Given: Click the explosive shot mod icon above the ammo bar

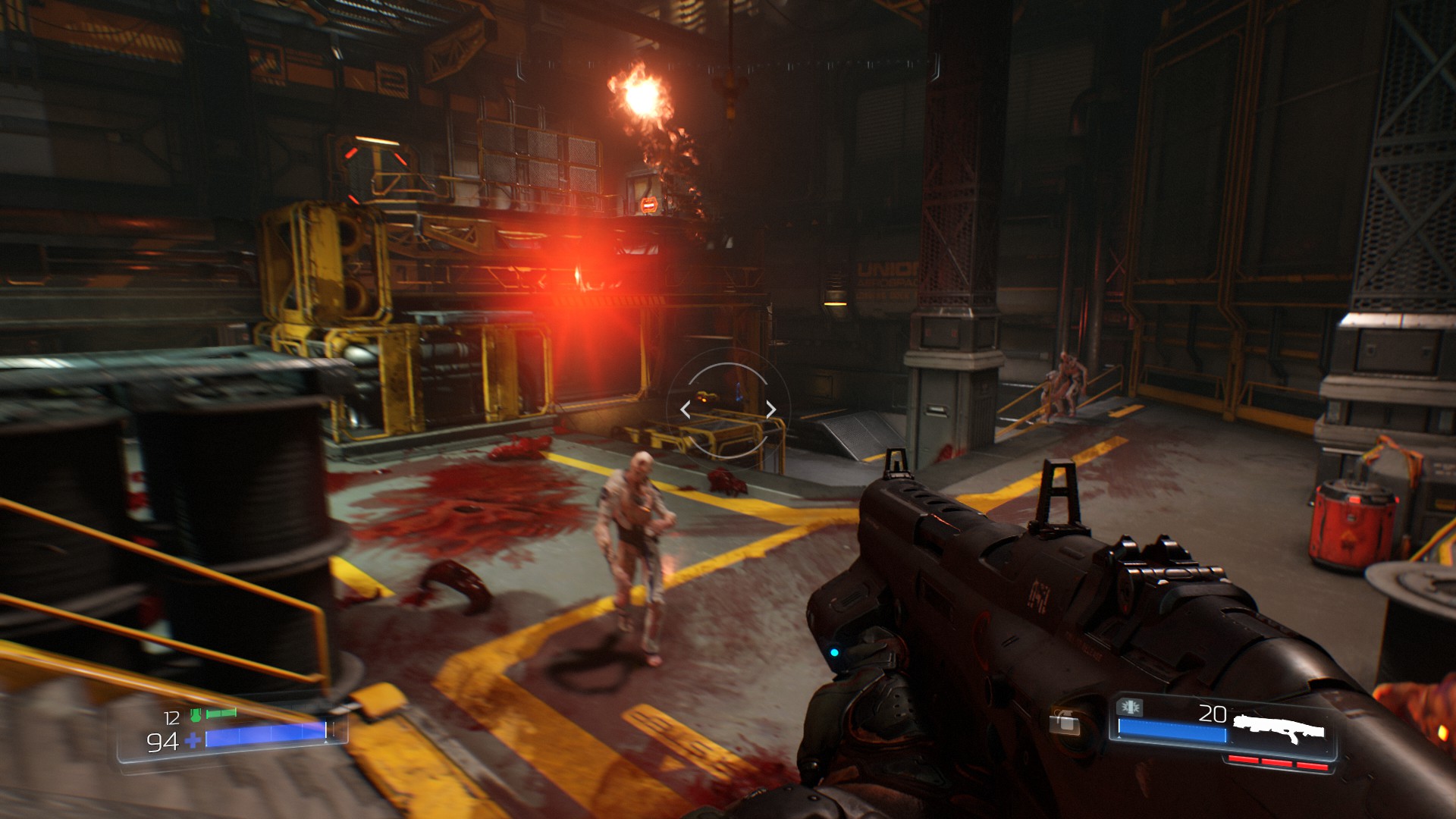Looking at the screenshot, I should tap(1130, 708).
